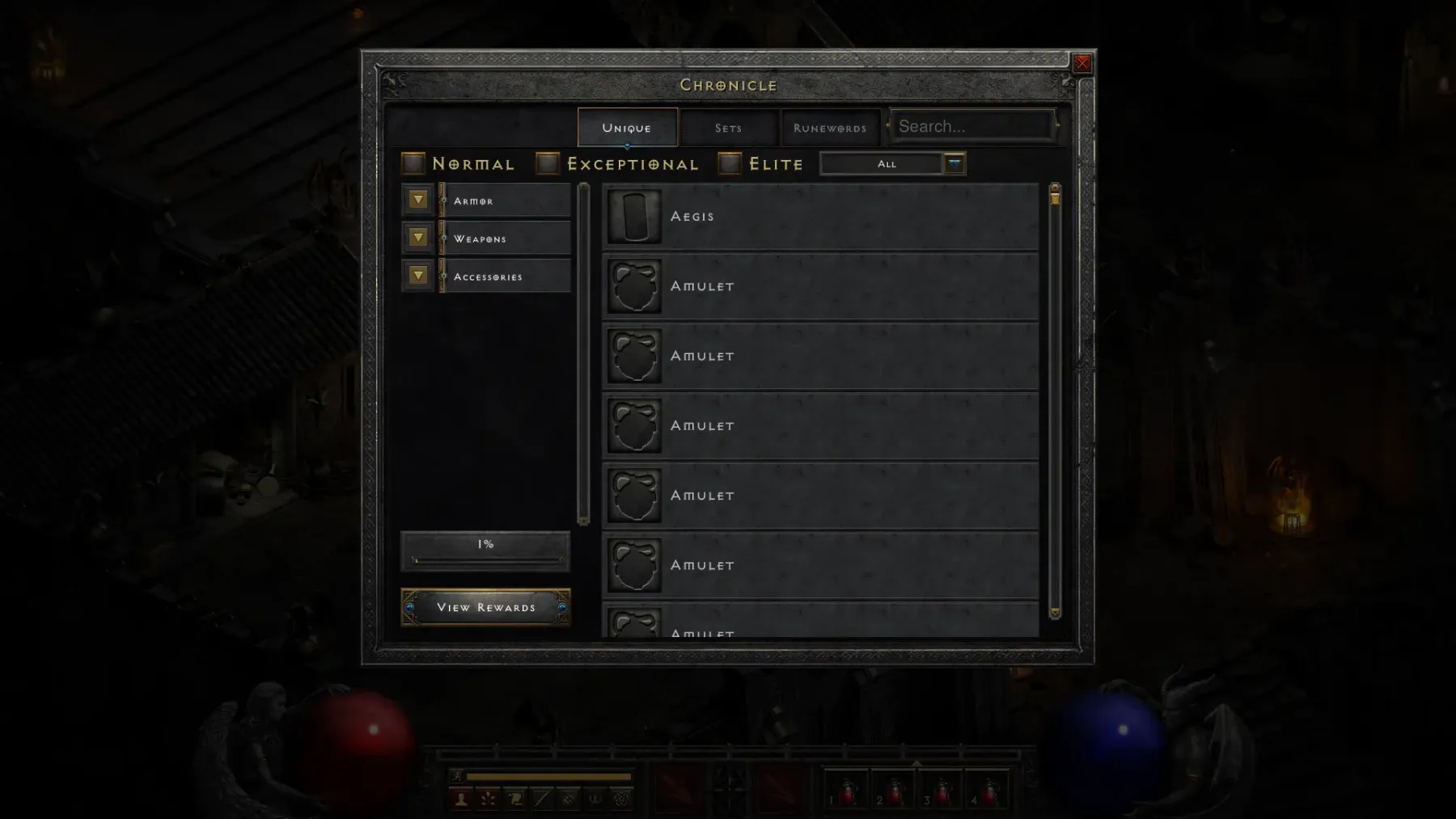Open the Runewords tab

pos(830,128)
